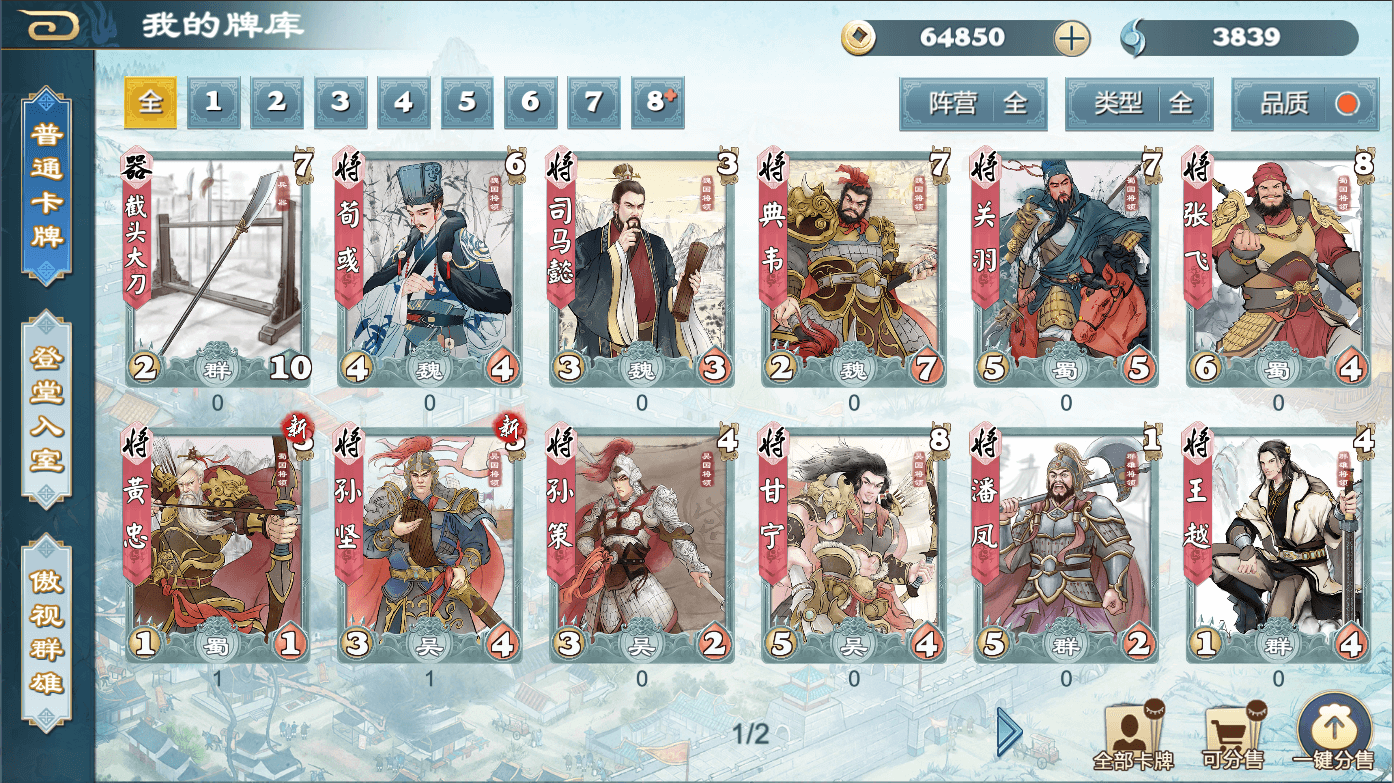Add more coins with the plus button
Image resolution: width=1394 pixels, height=783 pixels.
point(1071,39)
